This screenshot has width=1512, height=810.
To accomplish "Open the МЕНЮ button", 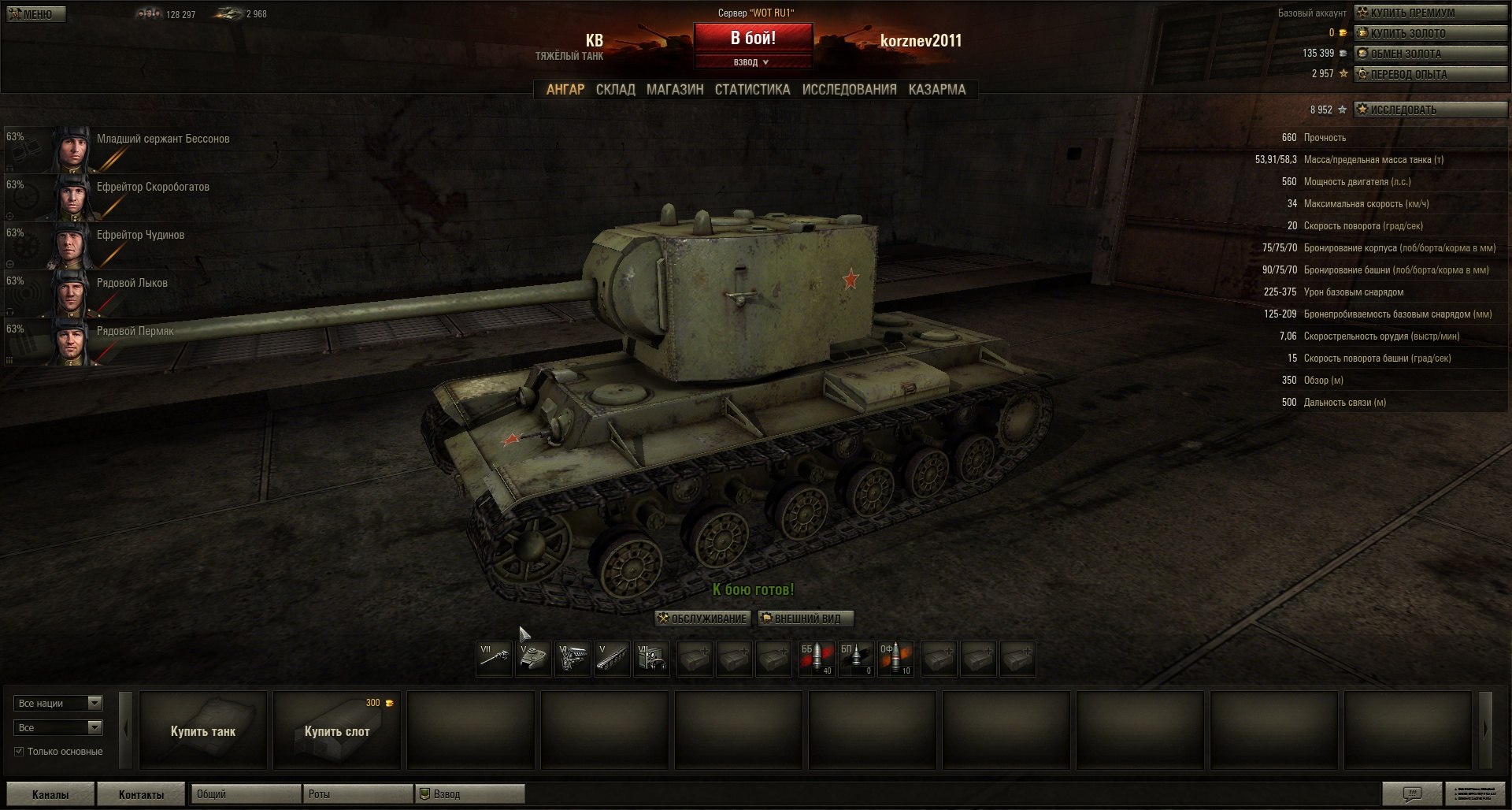I will (x=35, y=14).
